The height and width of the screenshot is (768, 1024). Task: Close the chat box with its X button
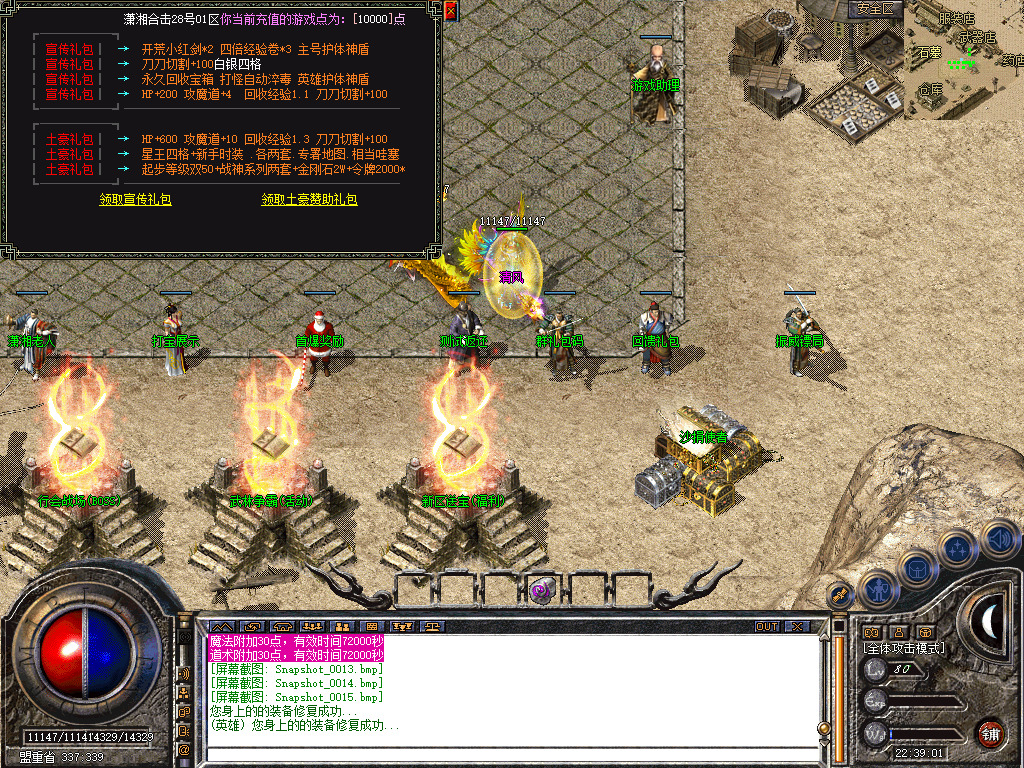pos(796,627)
